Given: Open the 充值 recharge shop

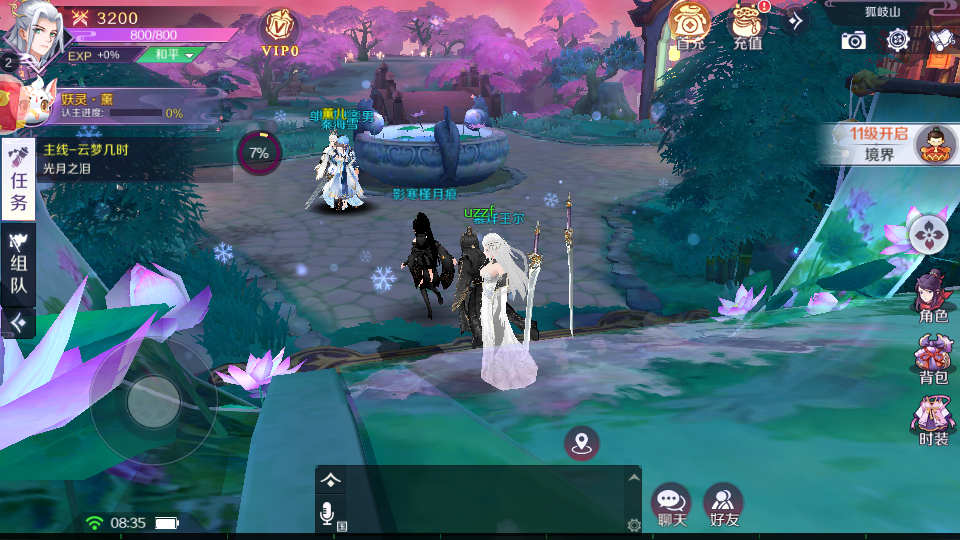Looking at the screenshot, I should click(x=746, y=25).
